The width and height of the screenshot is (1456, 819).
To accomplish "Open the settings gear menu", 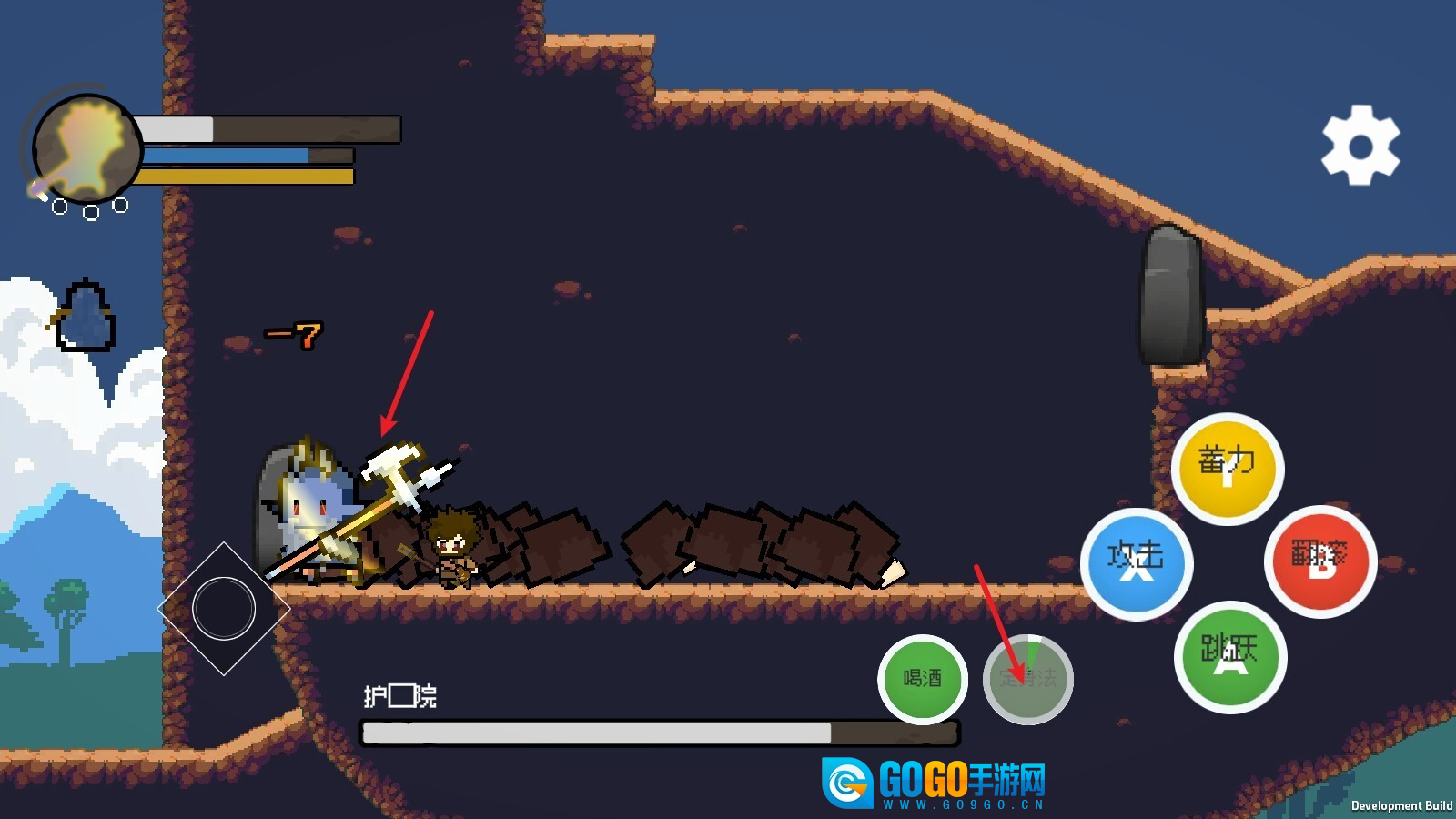I will coord(1360,146).
